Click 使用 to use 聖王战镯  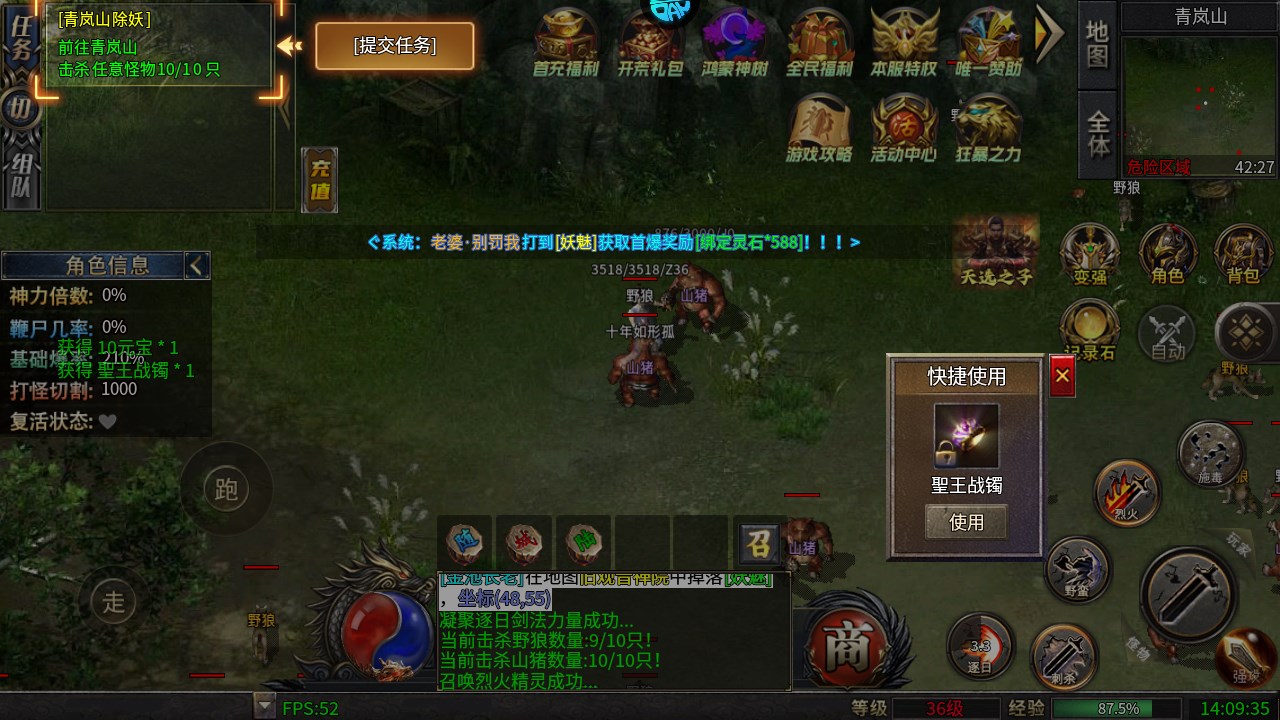(965, 521)
